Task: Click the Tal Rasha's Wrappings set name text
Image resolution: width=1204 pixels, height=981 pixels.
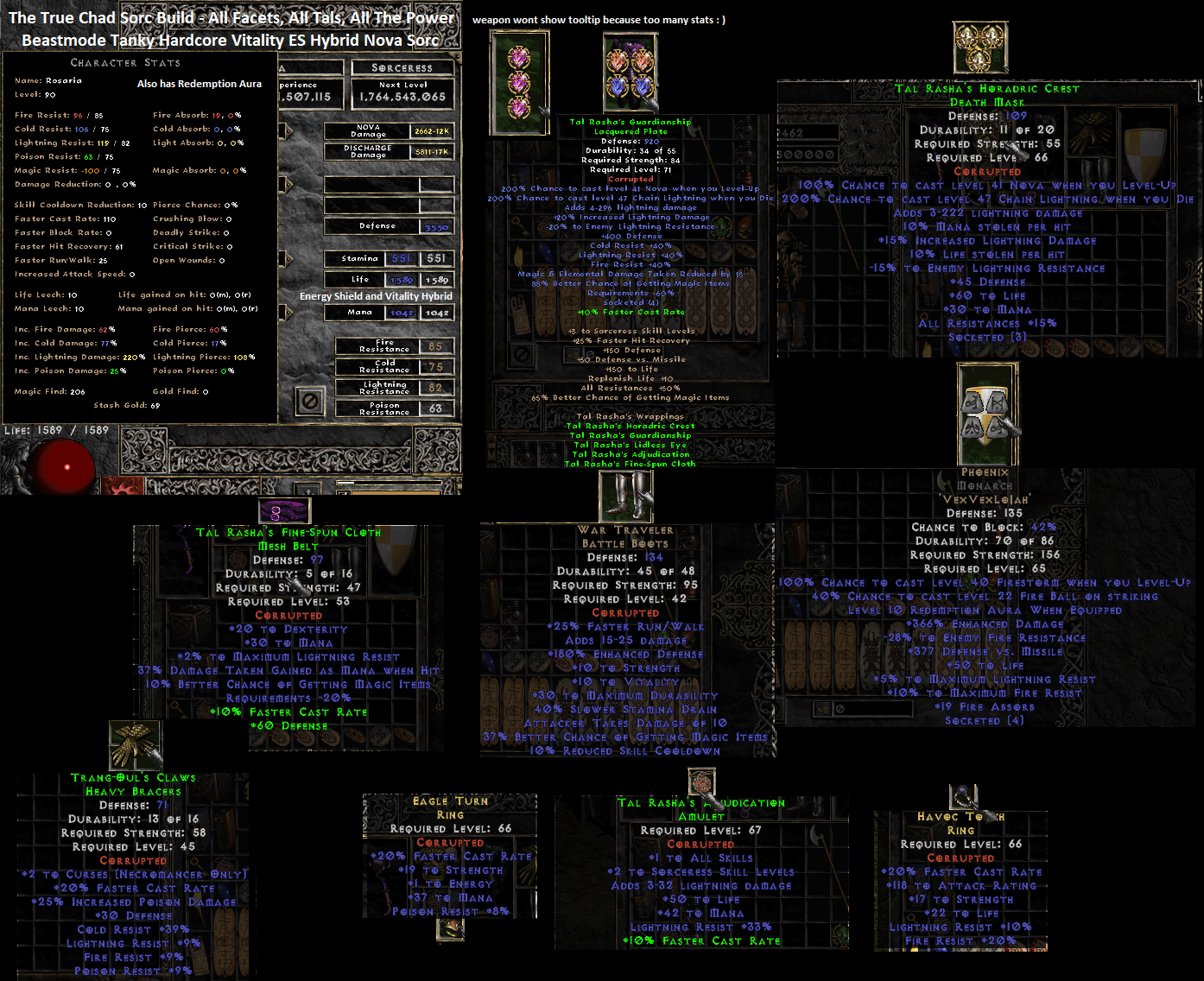Action: click(x=631, y=415)
